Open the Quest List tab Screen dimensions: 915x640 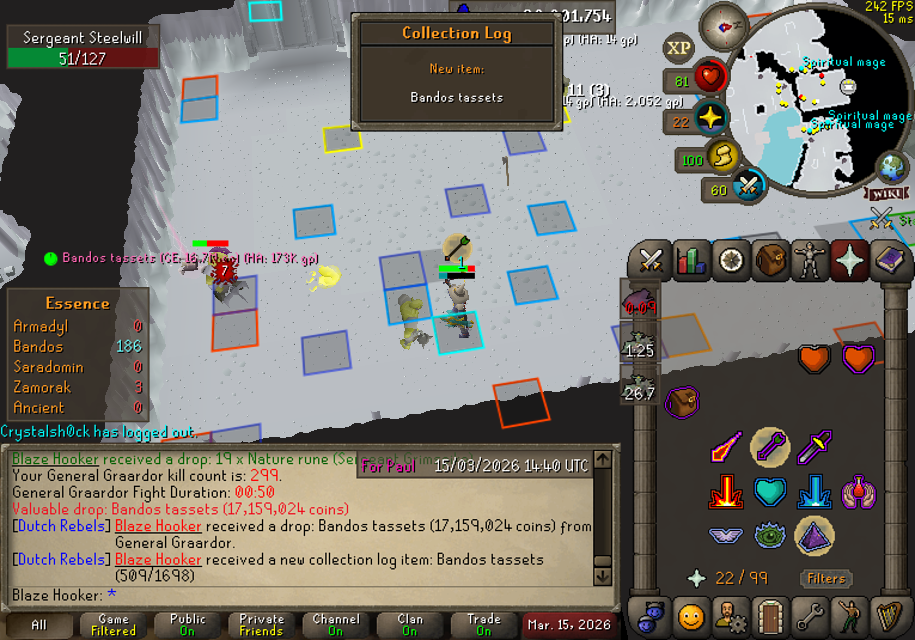730,261
